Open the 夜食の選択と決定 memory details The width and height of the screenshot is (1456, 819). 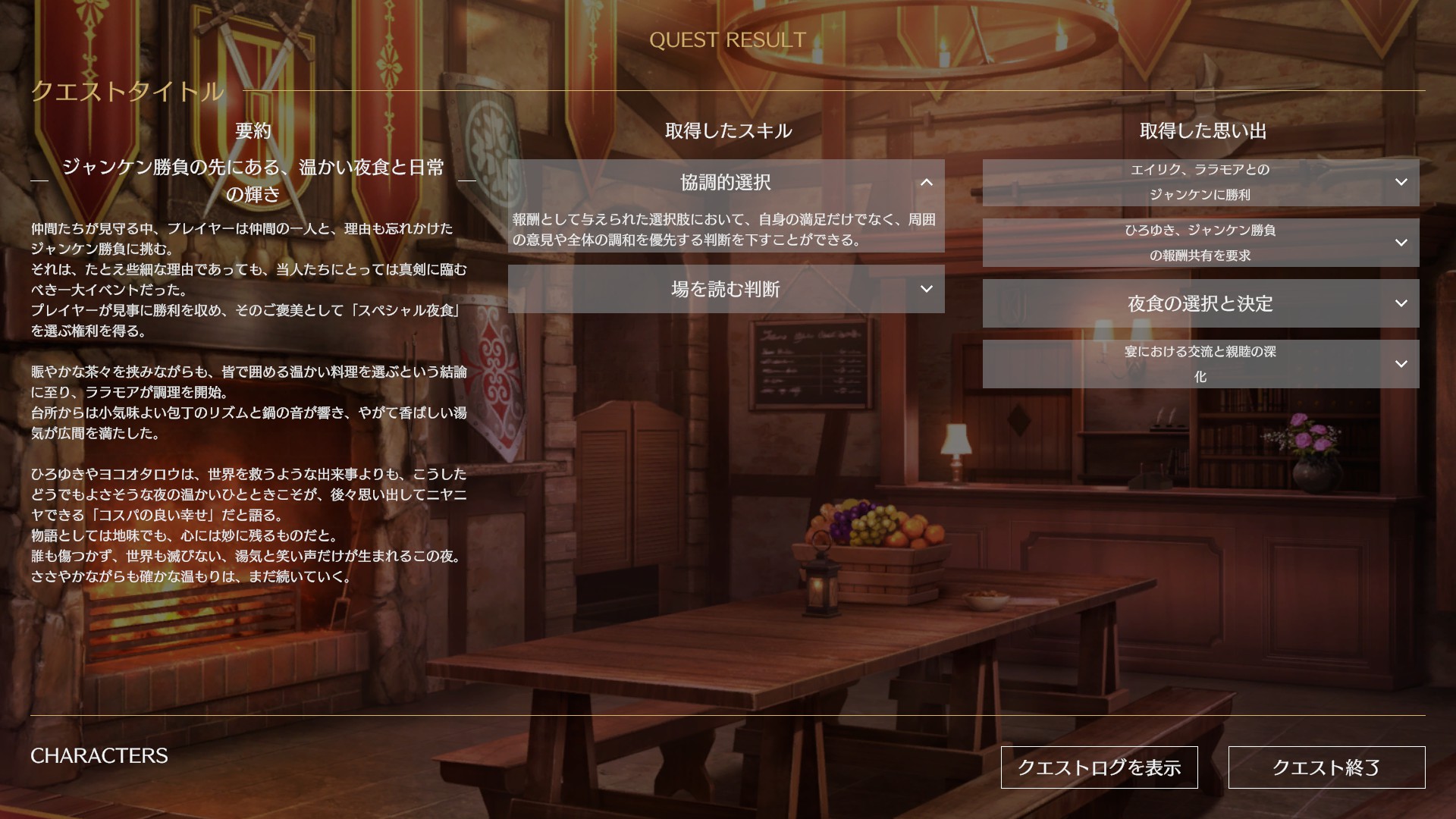point(1401,304)
